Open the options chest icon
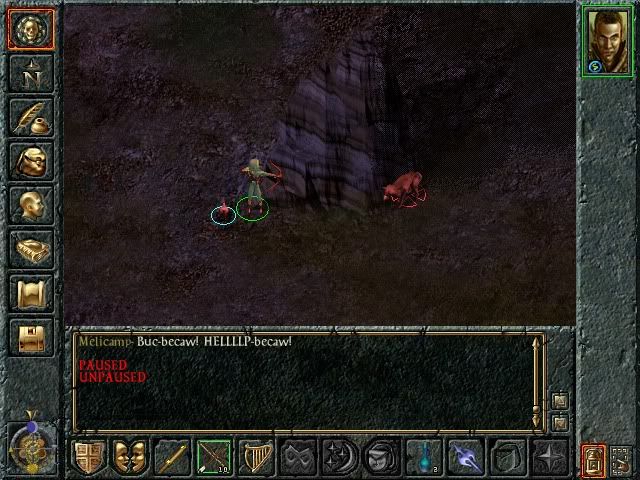640x480 pixels. (x=30, y=337)
